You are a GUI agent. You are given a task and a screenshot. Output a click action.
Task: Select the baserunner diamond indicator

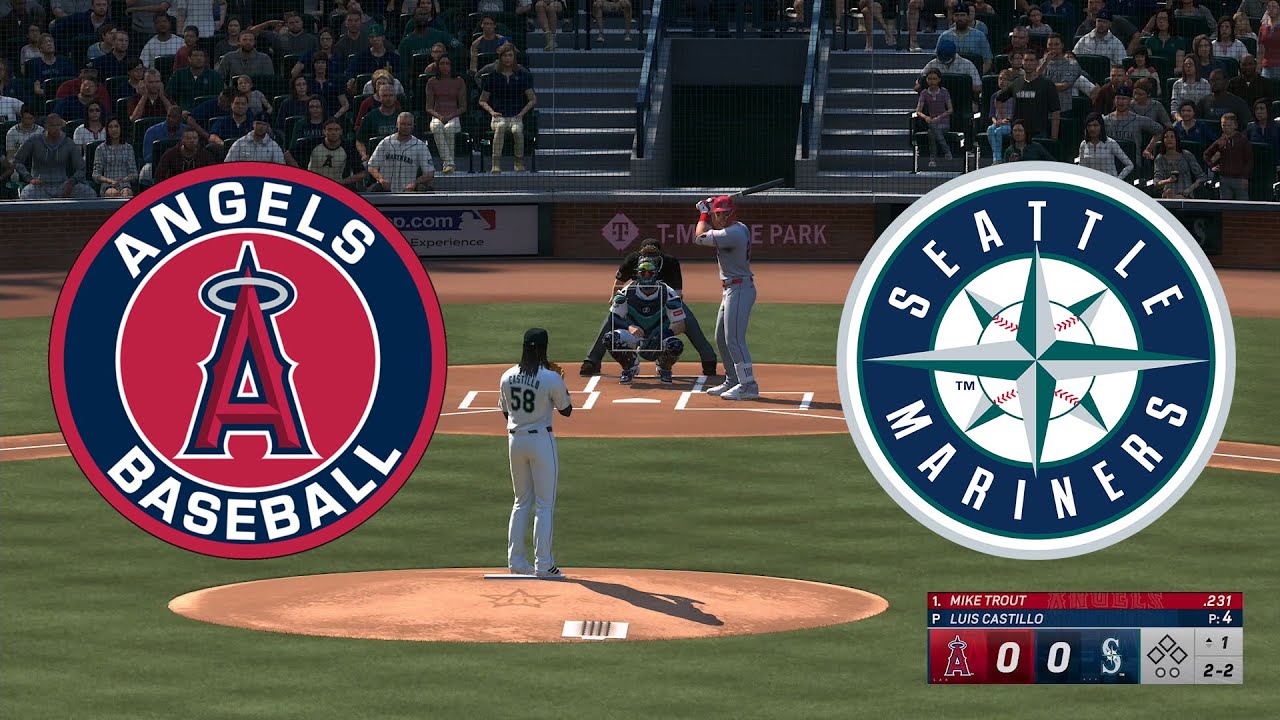[1167, 650]
